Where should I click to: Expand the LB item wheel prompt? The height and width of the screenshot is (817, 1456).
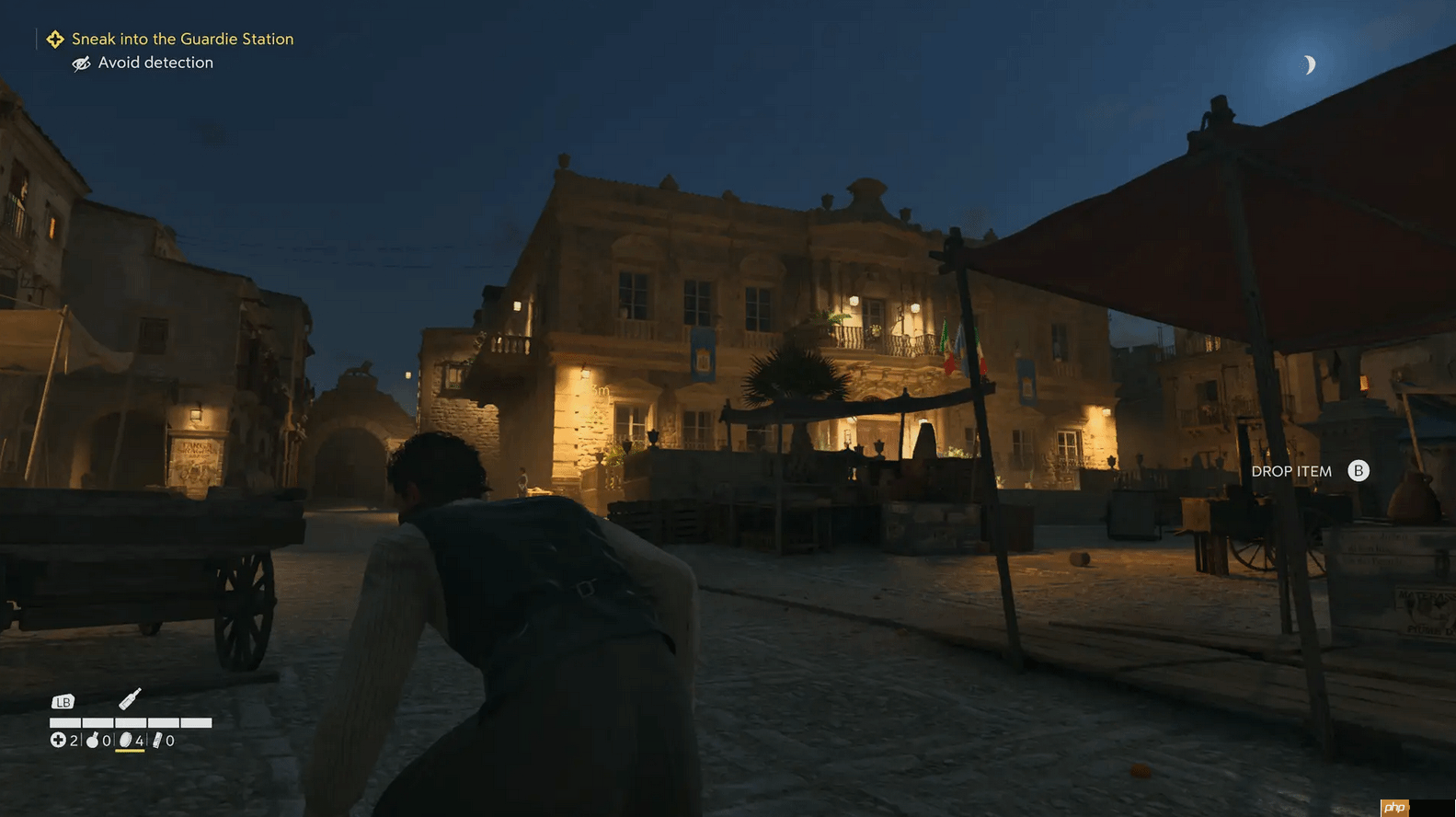click(x=63, y=701)
